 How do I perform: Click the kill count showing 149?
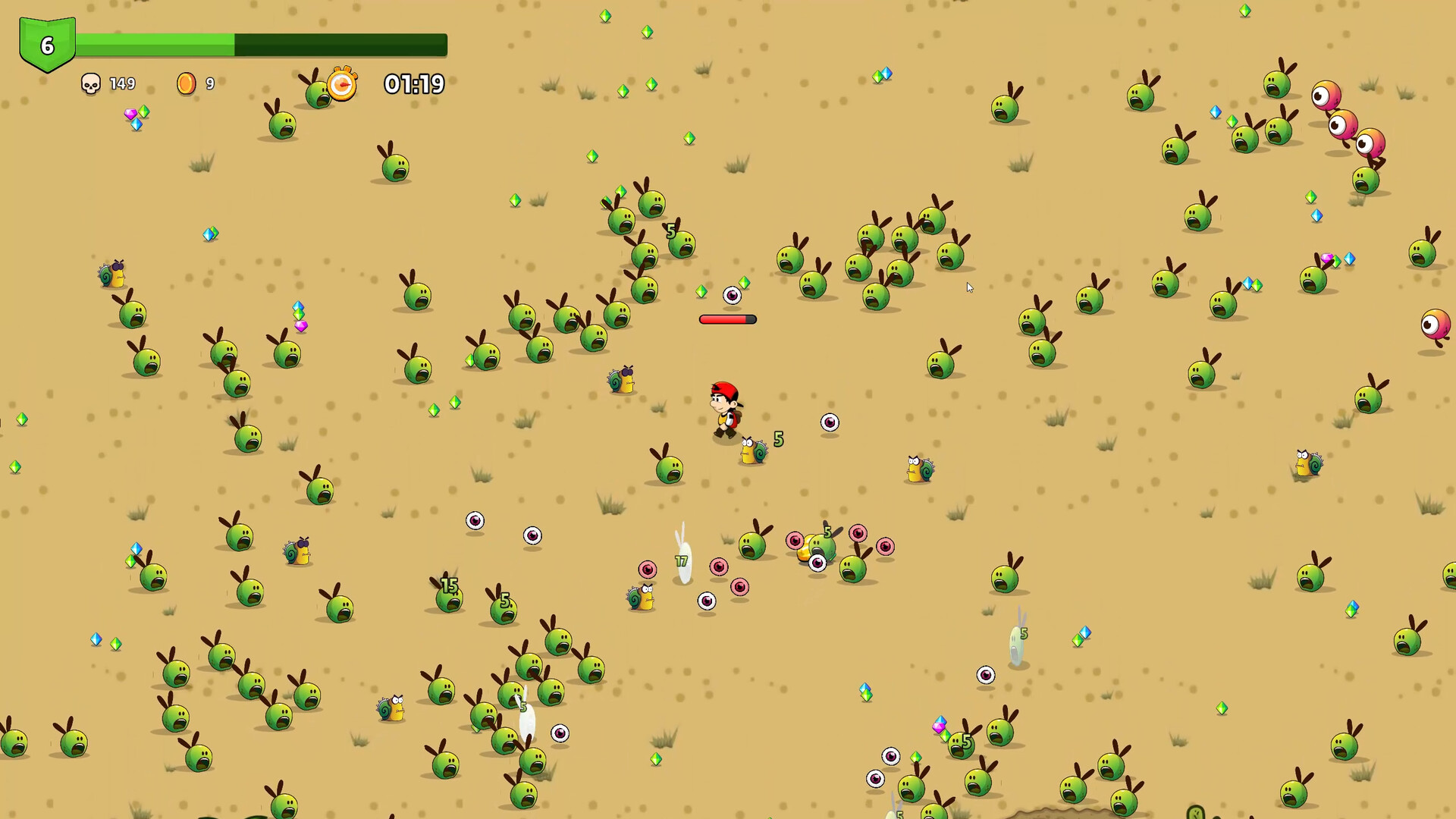coord(121,84)
